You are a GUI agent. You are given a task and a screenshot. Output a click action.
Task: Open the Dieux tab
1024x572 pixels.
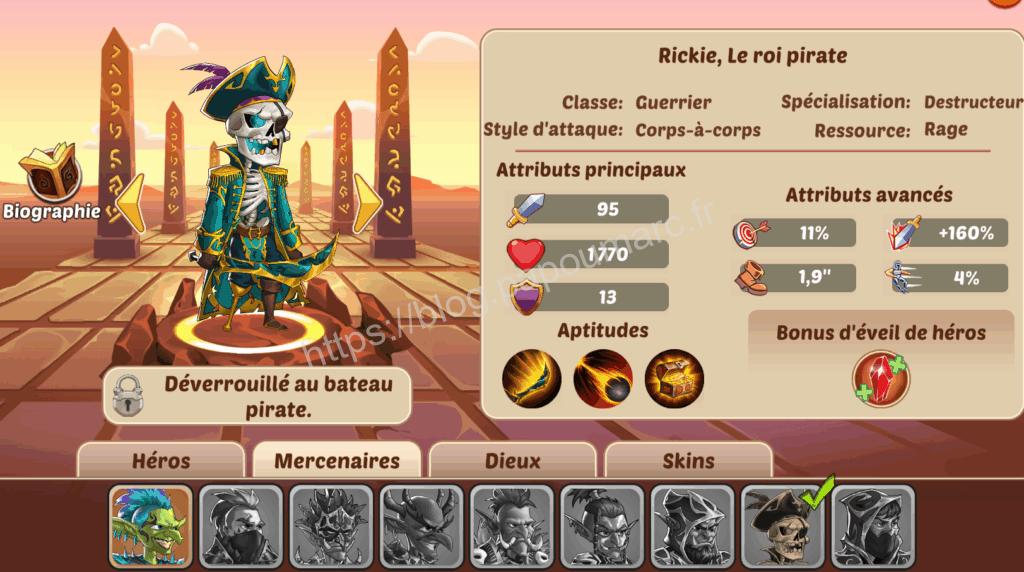[512, 461]
